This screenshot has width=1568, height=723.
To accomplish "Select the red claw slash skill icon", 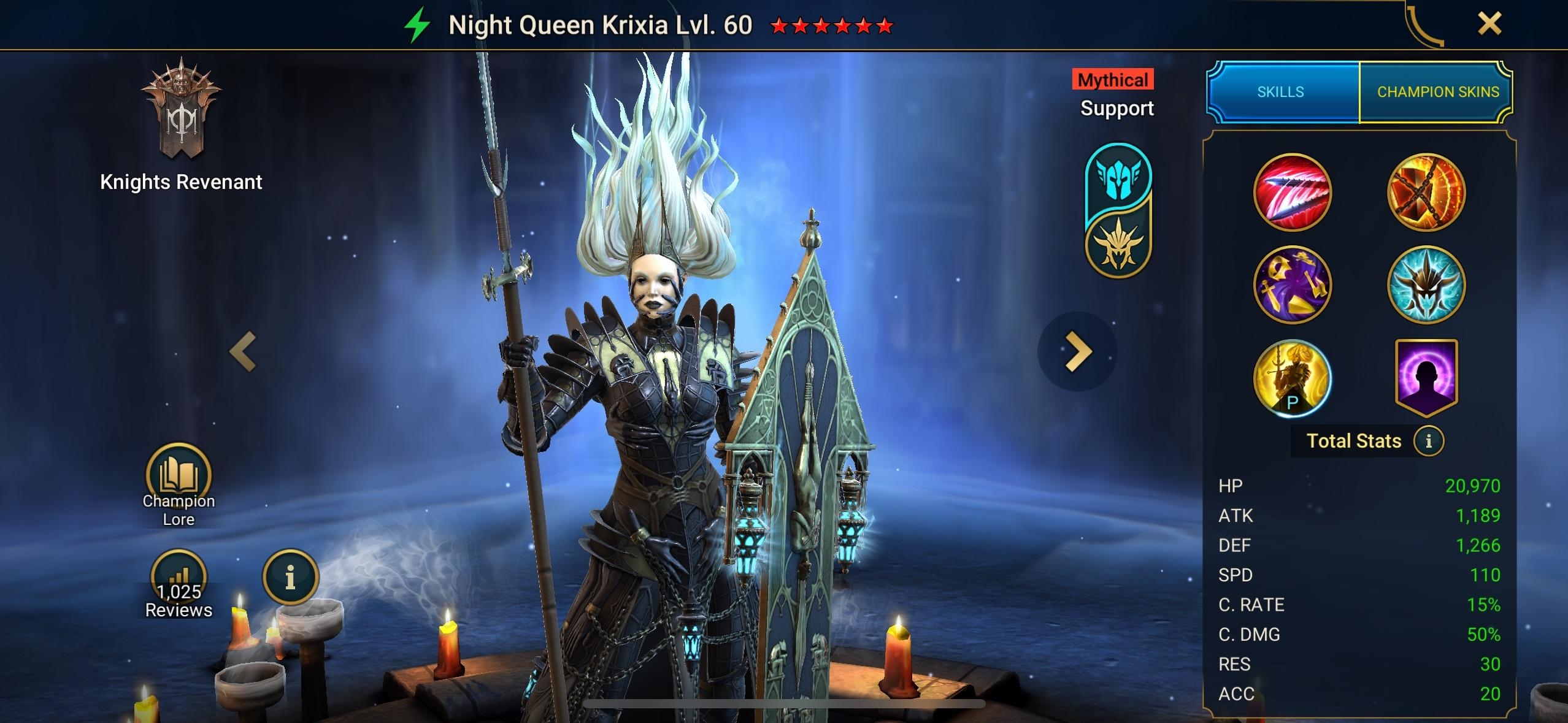I will pos(1292,193).
